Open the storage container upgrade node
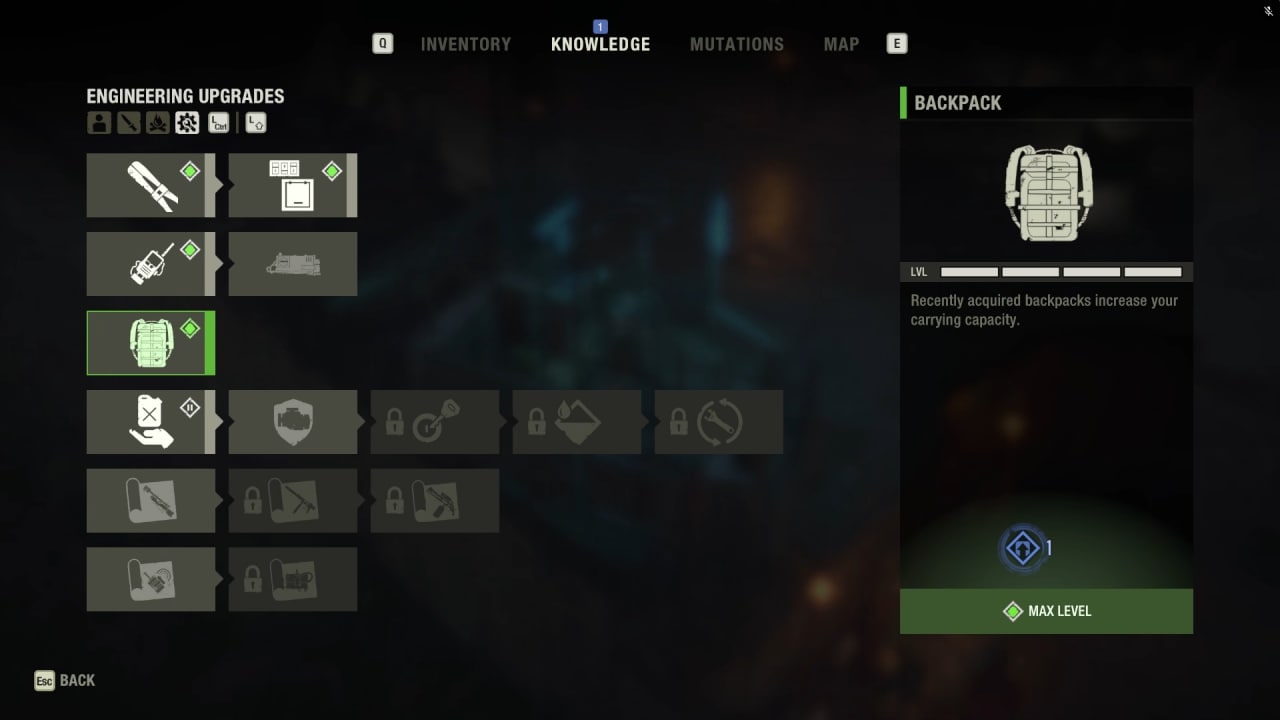This screenshot has width=1280, height=720. [293, 184]
